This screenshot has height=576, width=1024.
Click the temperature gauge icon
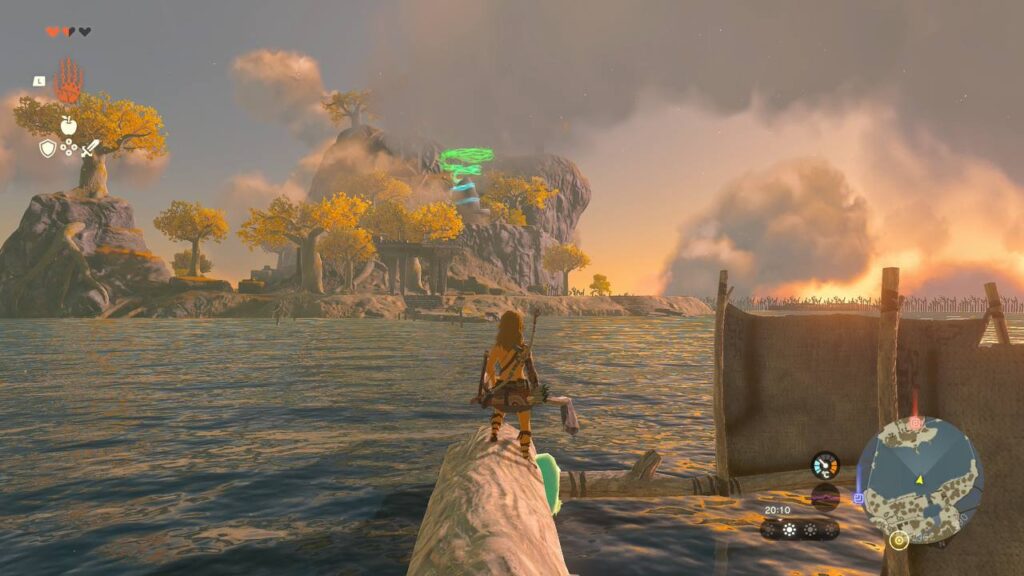[x=825, y=465]
